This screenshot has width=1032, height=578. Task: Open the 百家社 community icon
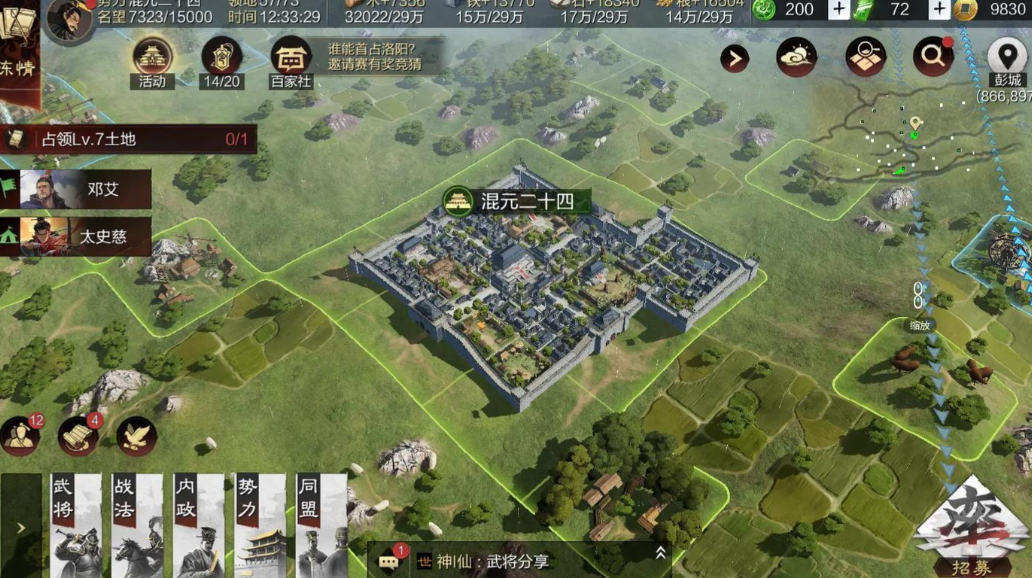291,62
